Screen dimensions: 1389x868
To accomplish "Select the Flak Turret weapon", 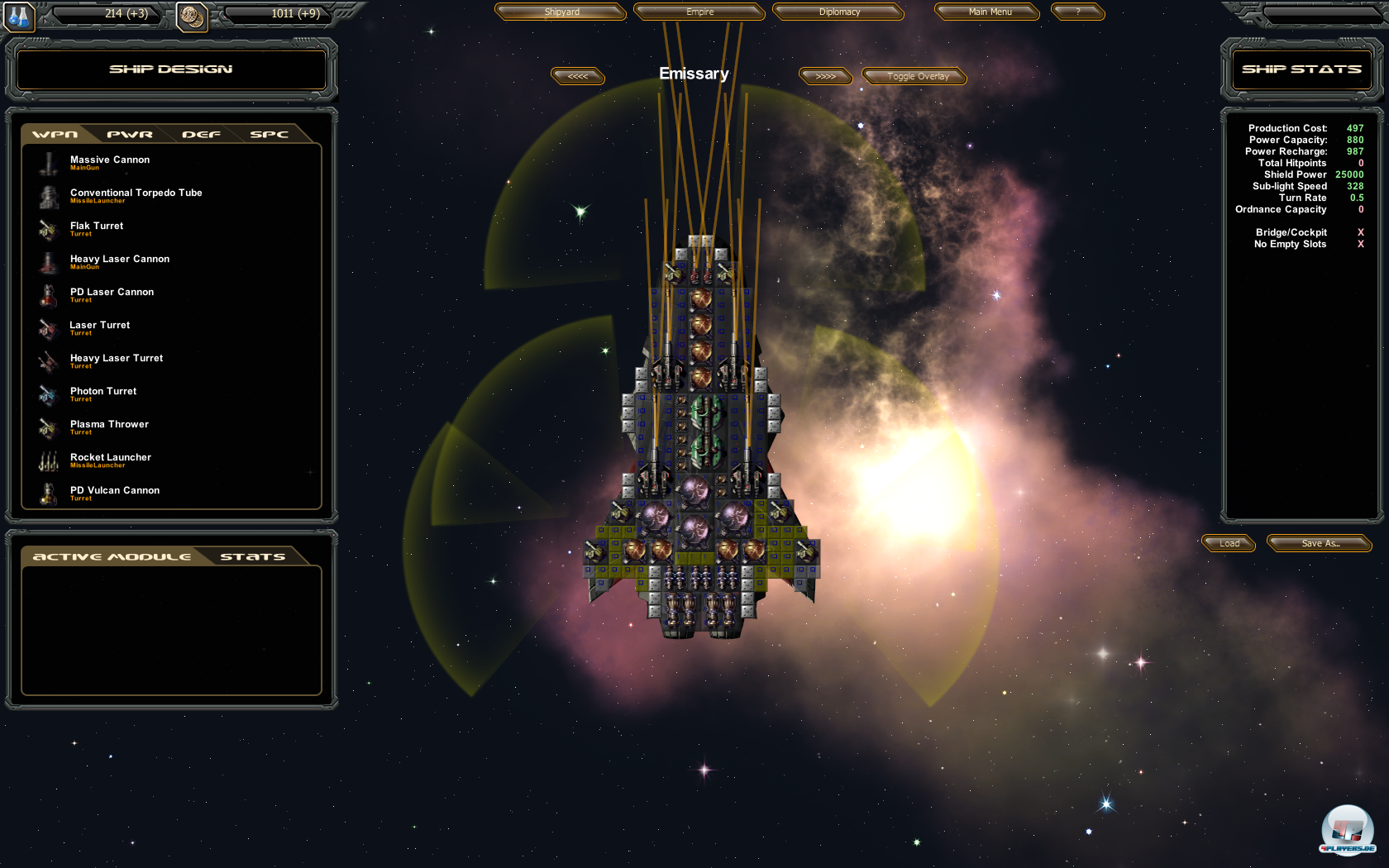I will [x=96, y=227].
